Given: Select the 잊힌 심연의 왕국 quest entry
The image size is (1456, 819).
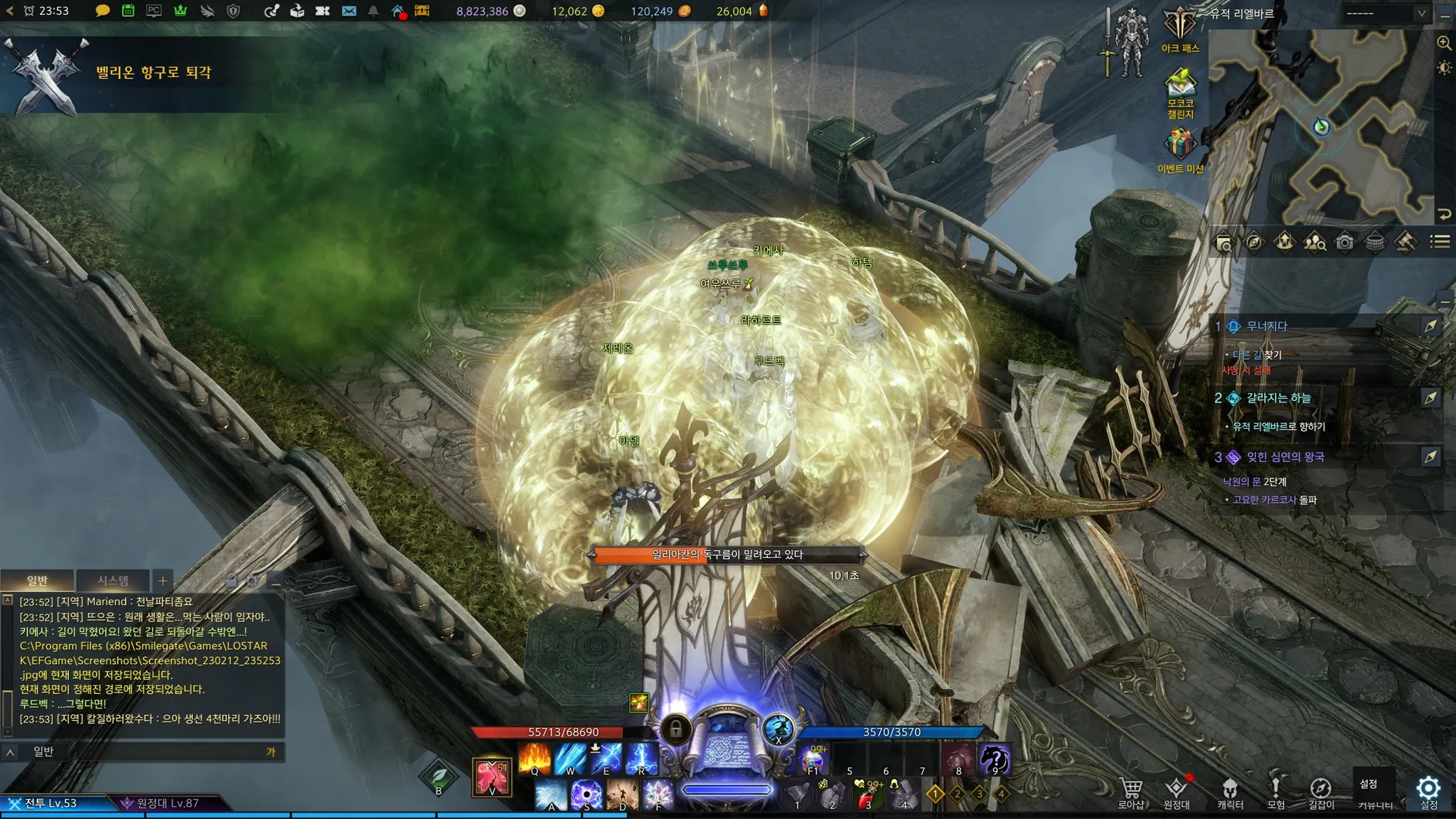Looking at the screenshot, I should point(1285,457).
